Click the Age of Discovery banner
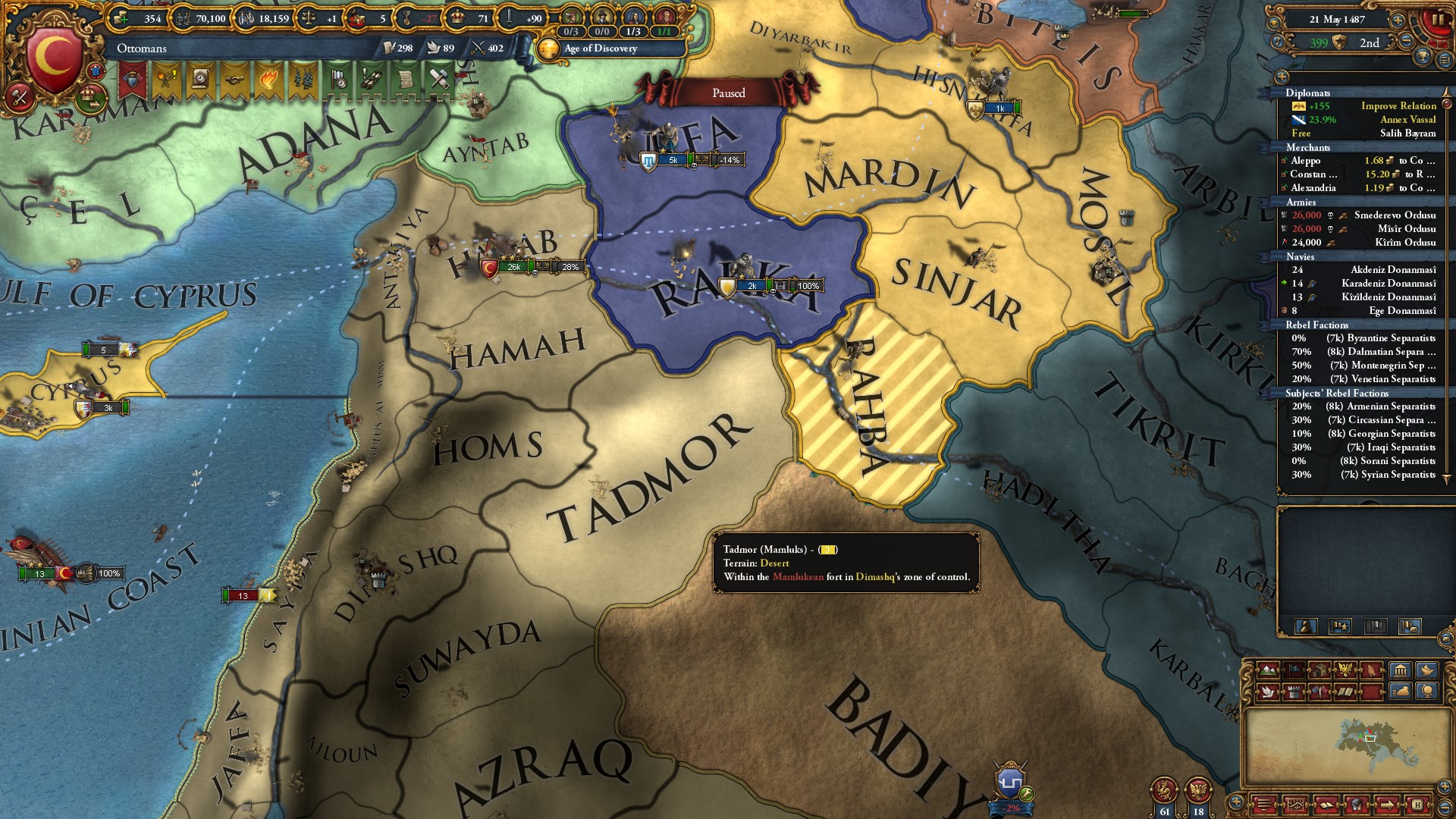This screenshot has height=819, width=1456. click(x=599, y=49)
